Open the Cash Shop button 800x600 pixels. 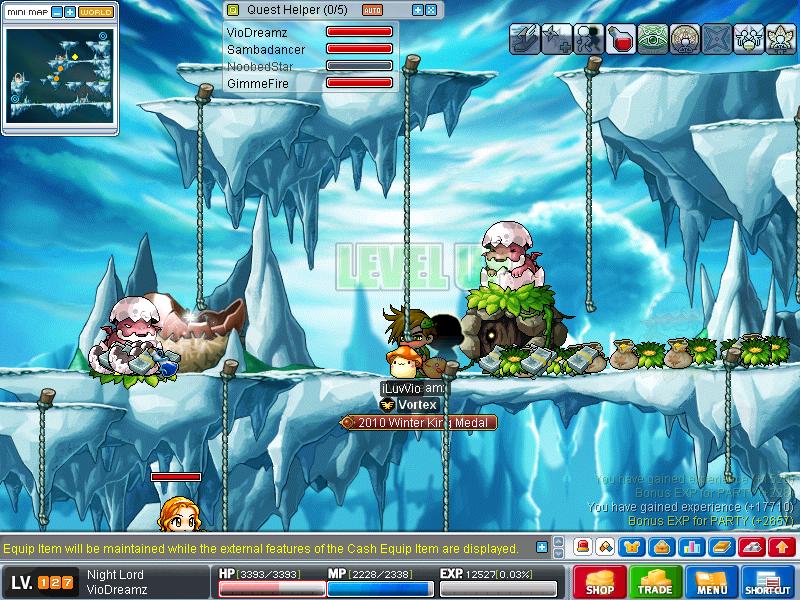pos(600,582)
